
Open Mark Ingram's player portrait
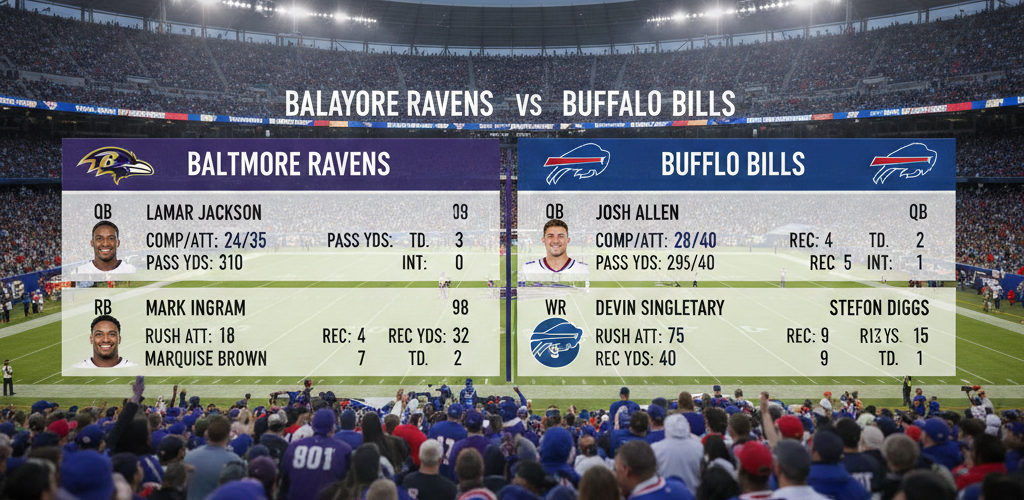105,341
